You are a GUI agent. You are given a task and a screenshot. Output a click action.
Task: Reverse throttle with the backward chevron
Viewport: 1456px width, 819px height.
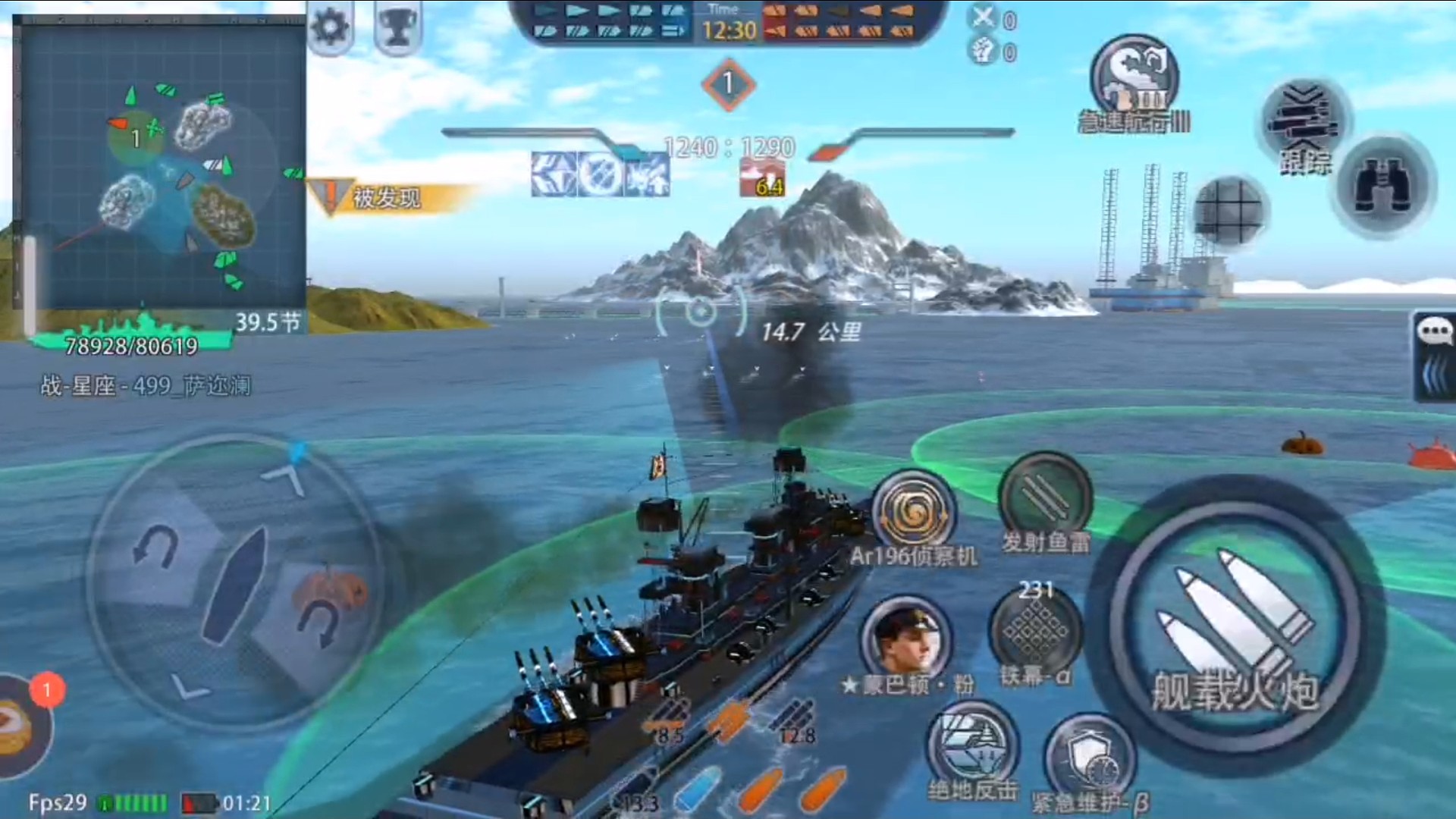pos(190,688)
